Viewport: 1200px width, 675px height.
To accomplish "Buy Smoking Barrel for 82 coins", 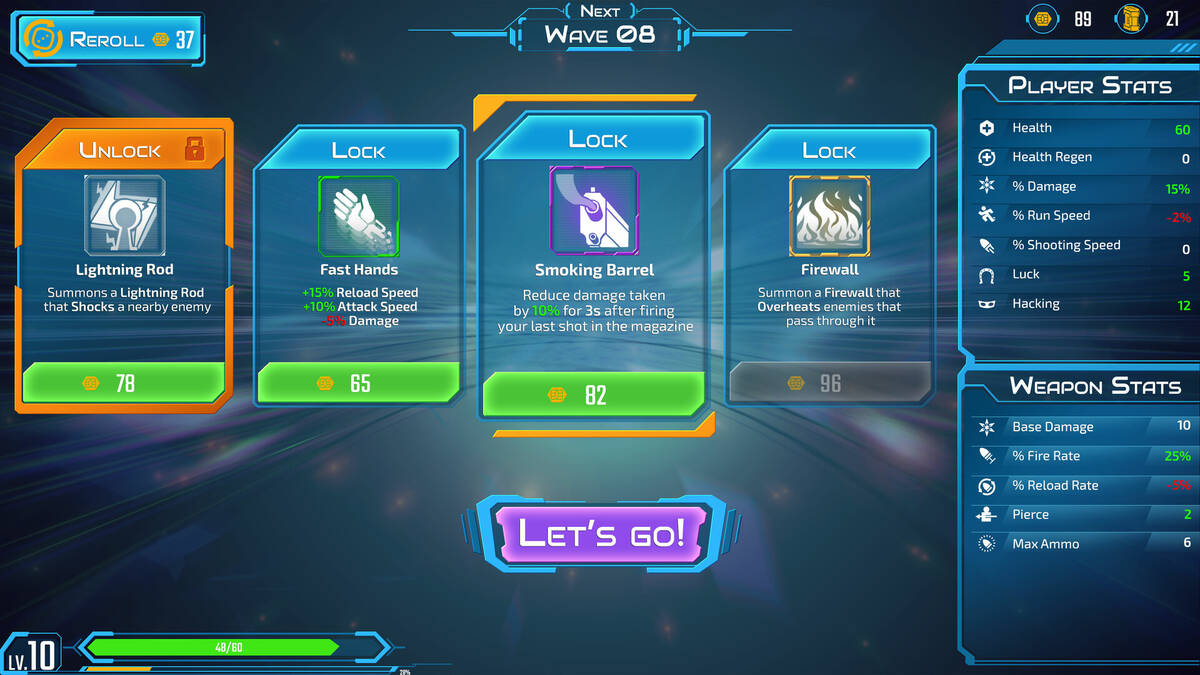I will point(594,394).
